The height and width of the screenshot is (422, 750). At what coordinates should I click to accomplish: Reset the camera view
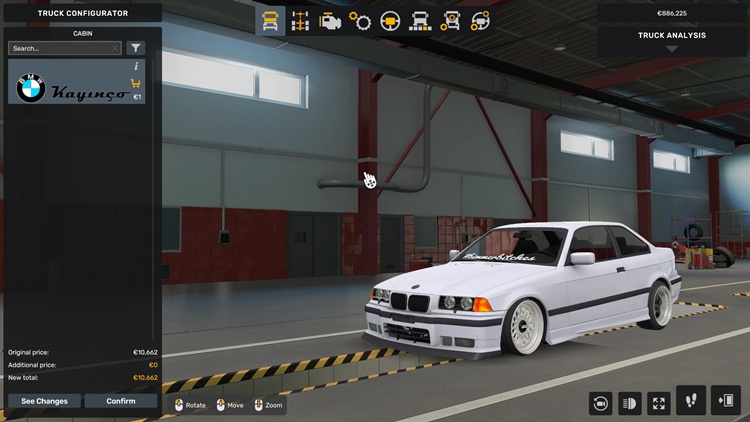(601, 402)
